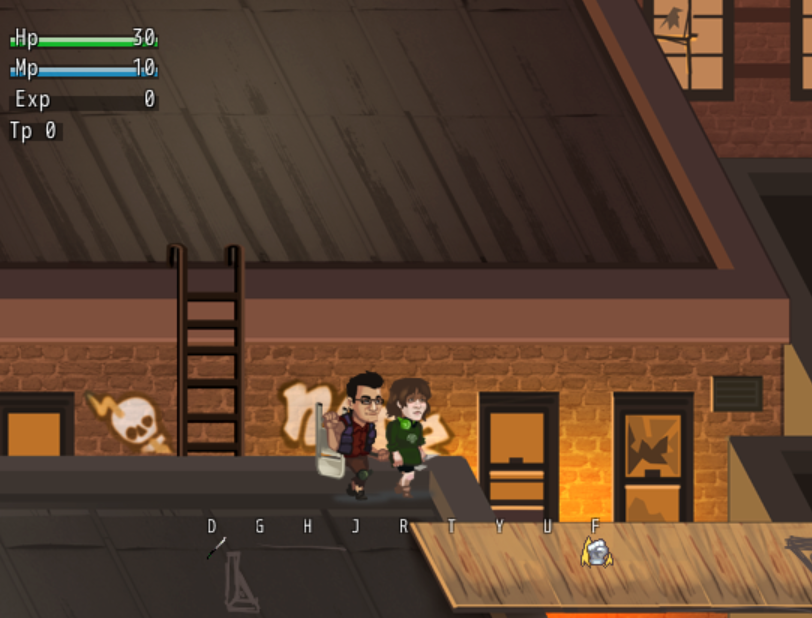Activate the glowing fist skill icon
Viewport: 812px width, 618px height.
point(596,551)
